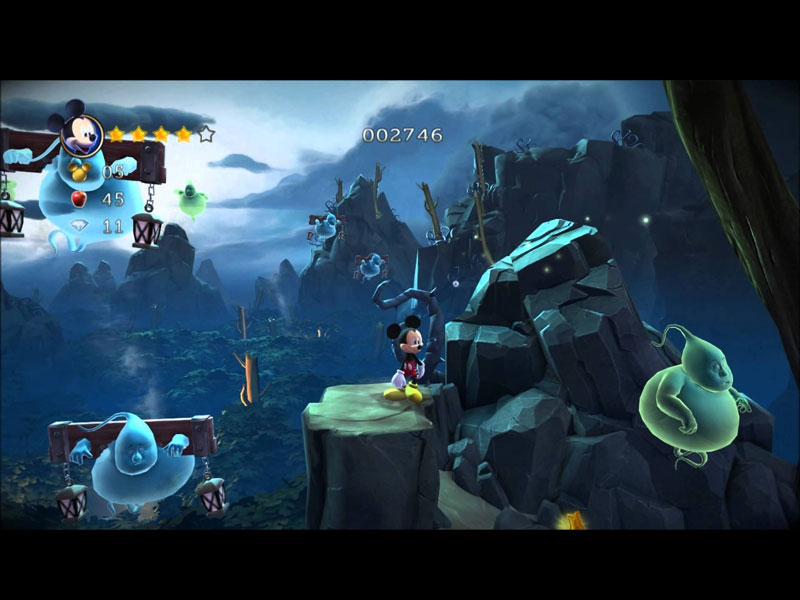Select the diamond gem counter icon
800x600 pixels.
(x=80, y=227)
